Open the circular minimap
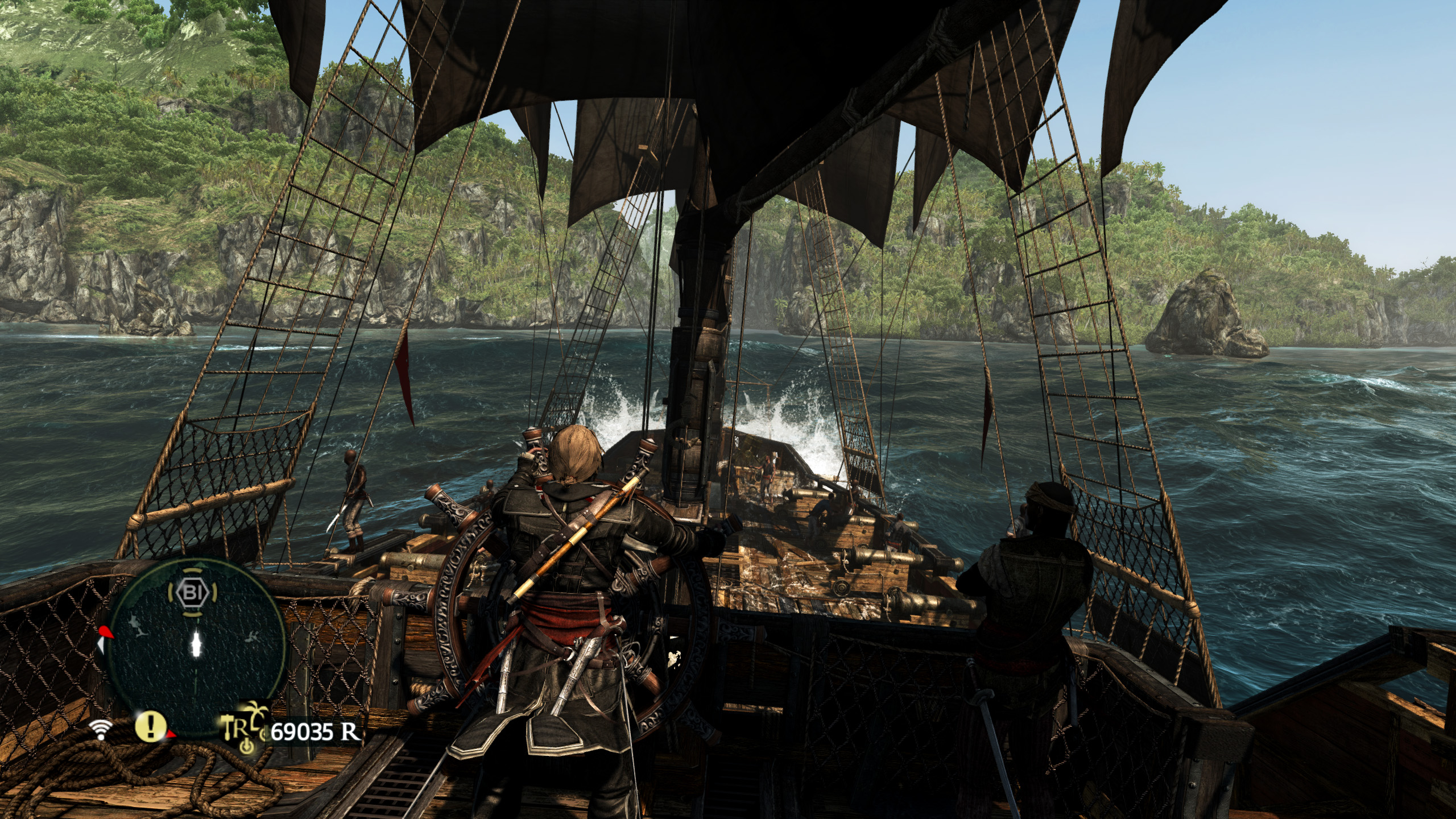The width and height of the screenshot is (1456, 819). [x=196, y=644]
